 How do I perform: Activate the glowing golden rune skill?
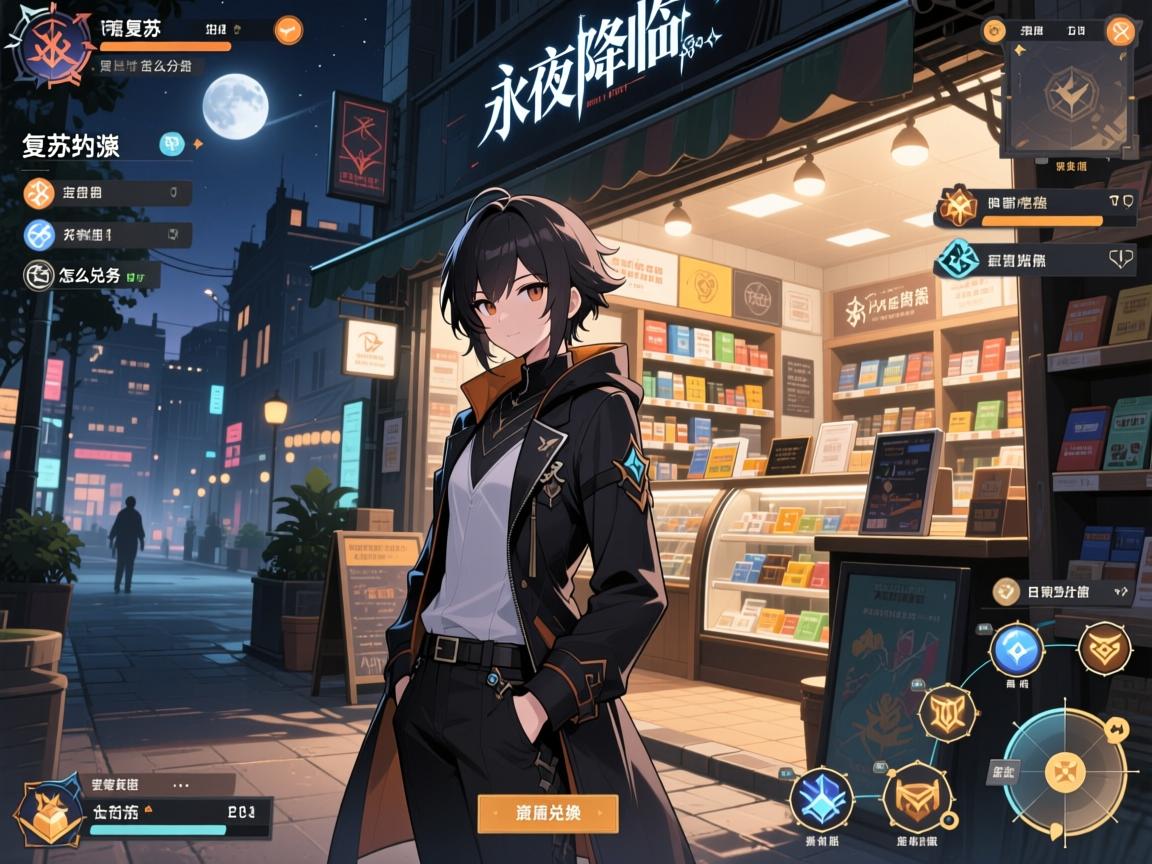pyautogui.click(x=946, y=713)
